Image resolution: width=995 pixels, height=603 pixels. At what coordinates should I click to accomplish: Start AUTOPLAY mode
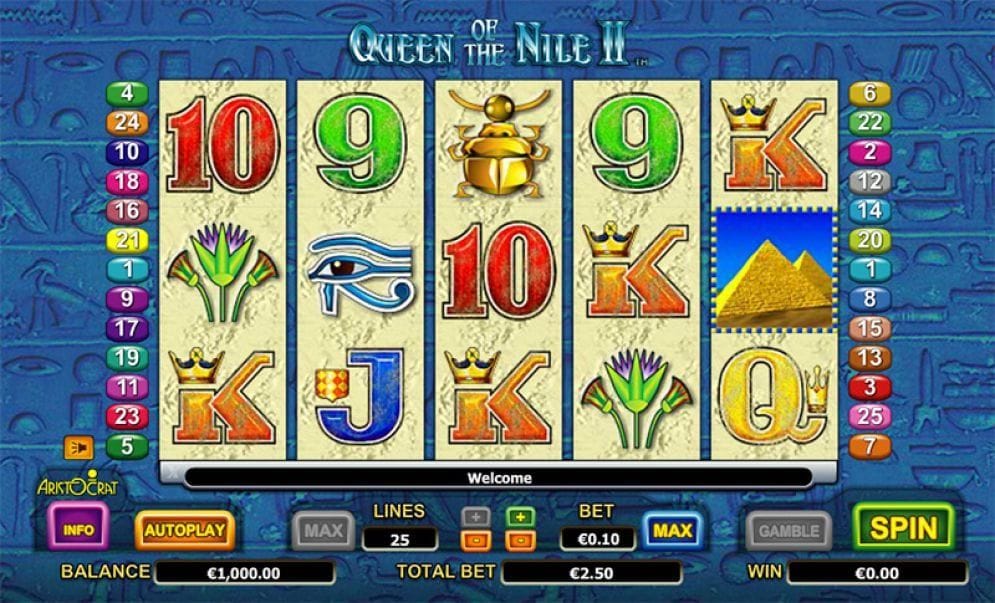[185, 529]
